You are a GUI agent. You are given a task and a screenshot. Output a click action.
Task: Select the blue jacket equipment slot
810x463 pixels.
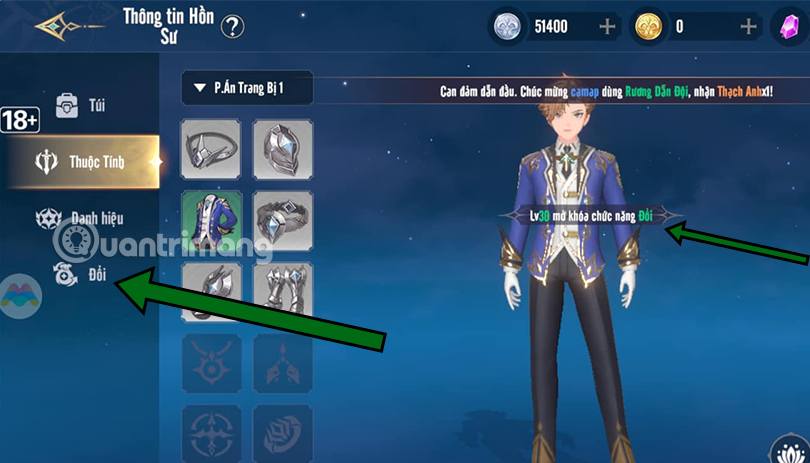[x=211, y=220]
